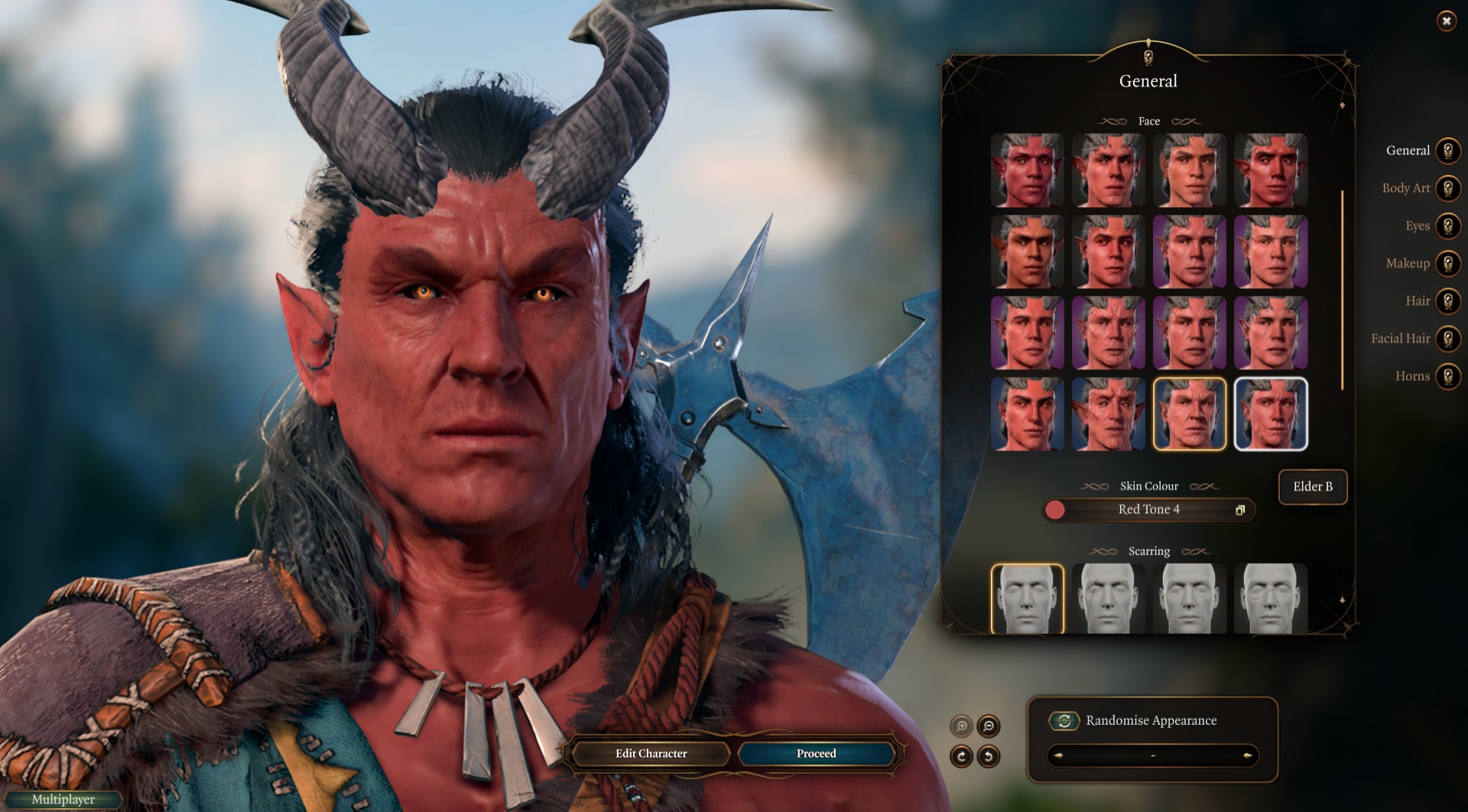Select previous randomise appearance preset arrow

1059,756
